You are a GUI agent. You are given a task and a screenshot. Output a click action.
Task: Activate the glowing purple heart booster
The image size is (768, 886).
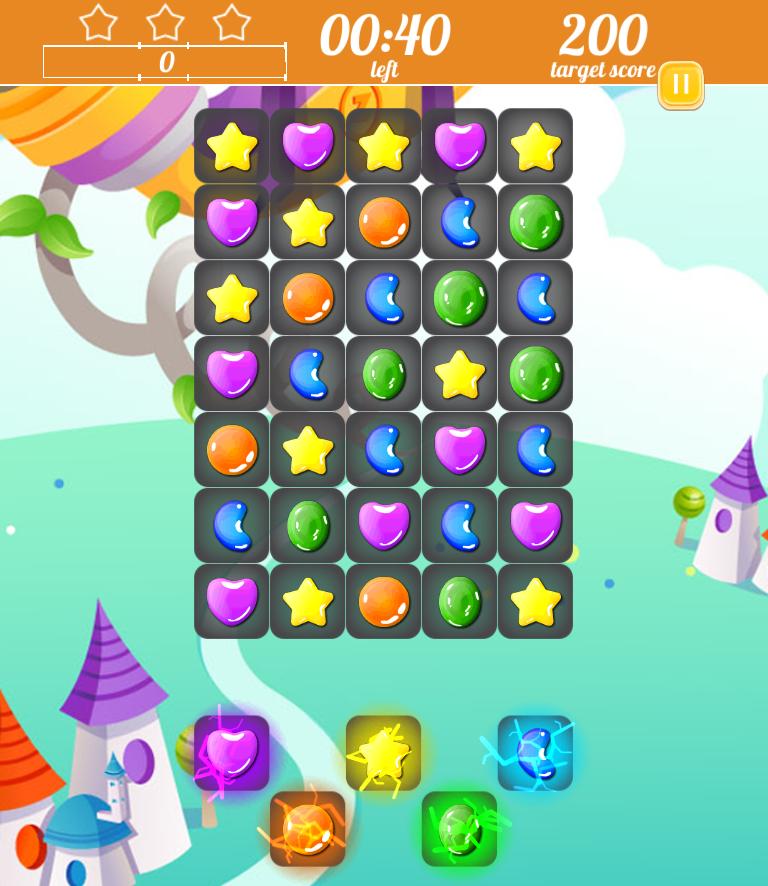pyautogui.click(x=232, y=753)
